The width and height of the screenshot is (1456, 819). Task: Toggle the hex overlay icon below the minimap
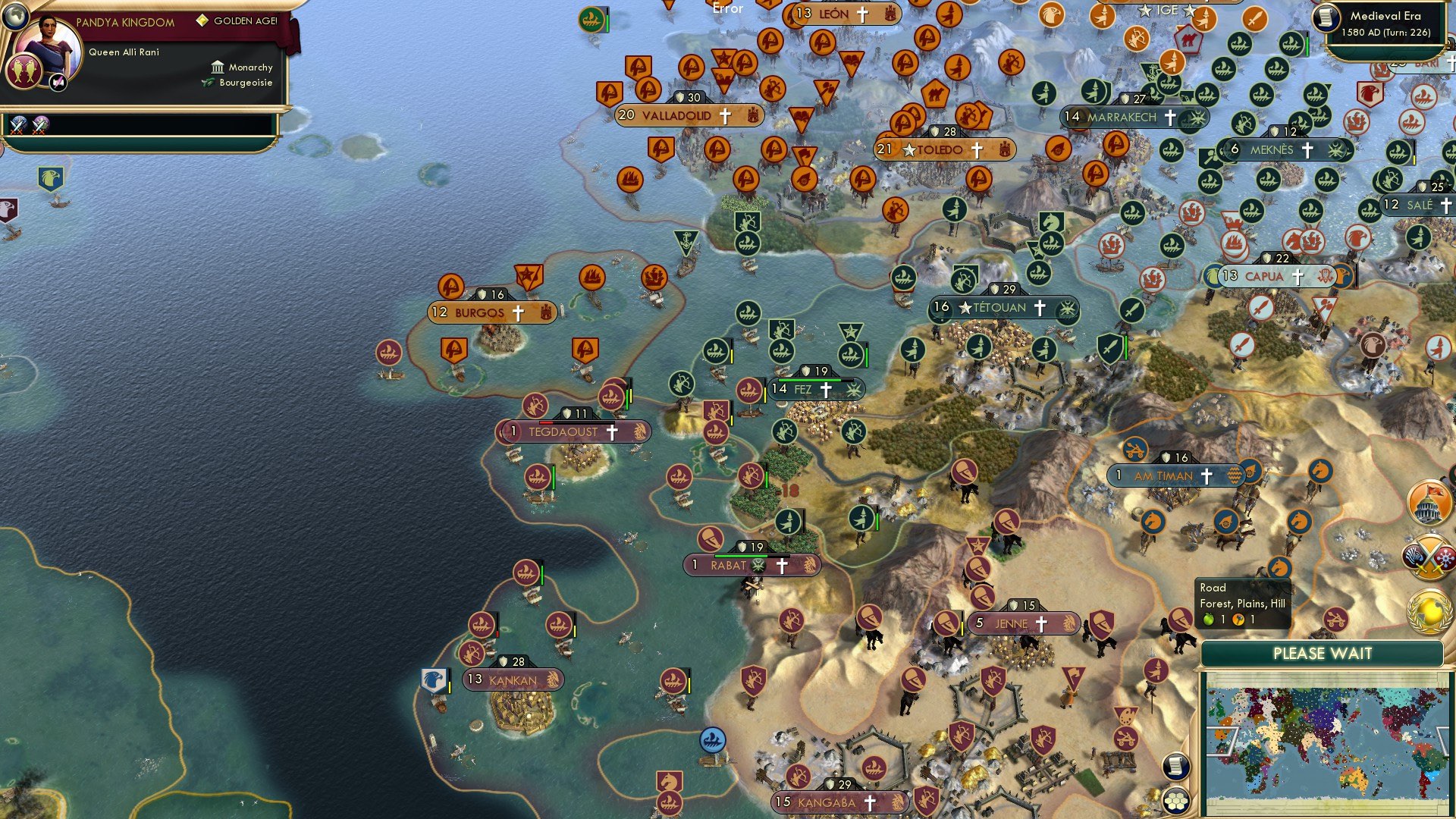(1175, 802)
